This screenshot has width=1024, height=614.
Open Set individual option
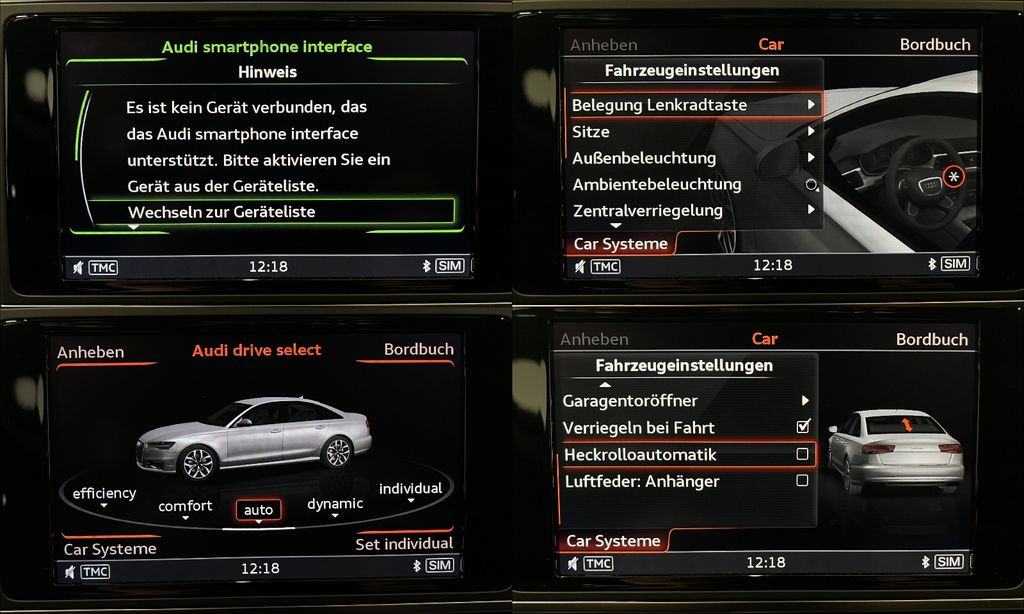tap(404, 544)
